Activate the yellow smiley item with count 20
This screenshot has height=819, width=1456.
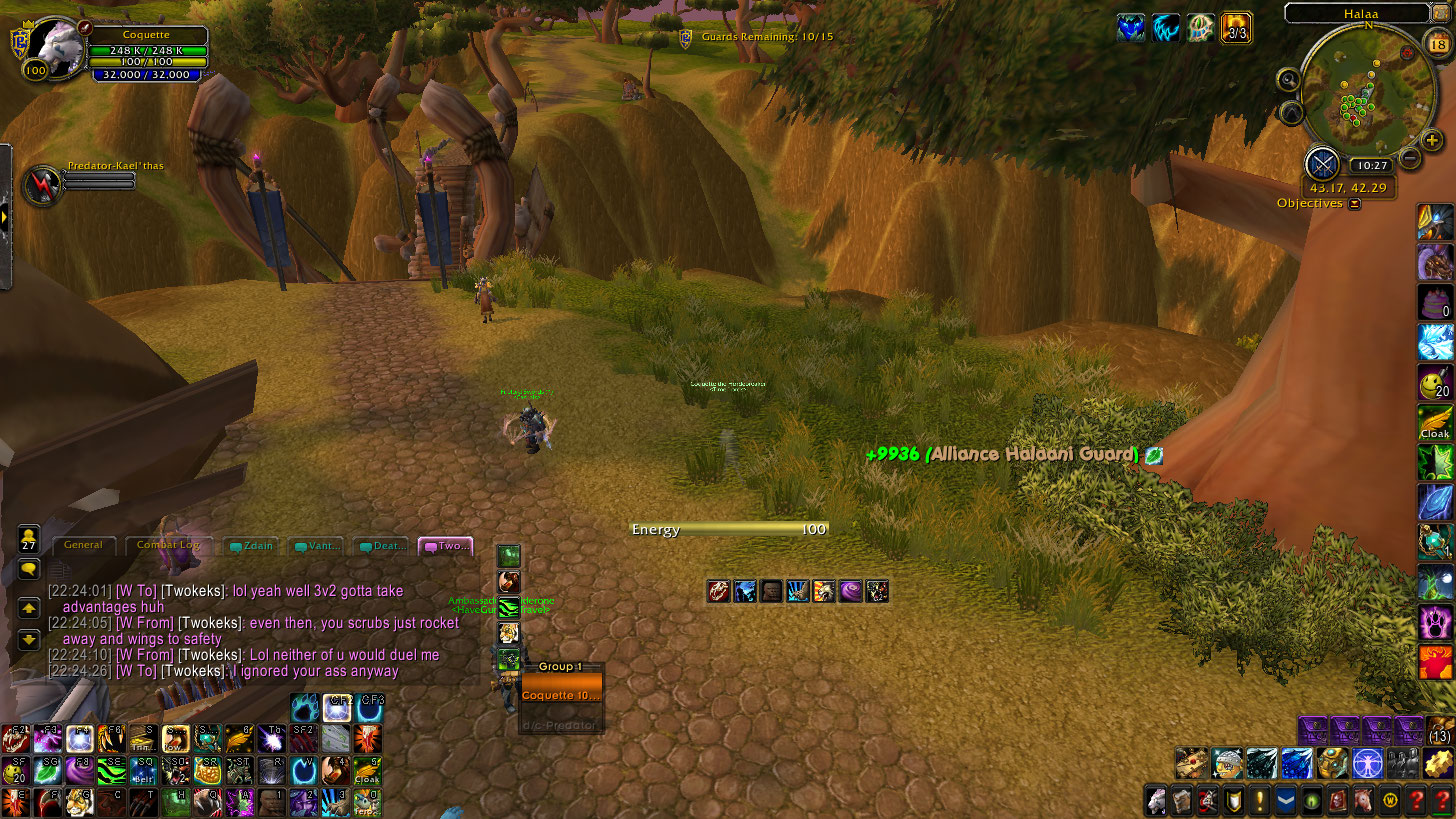(1435, 382)
